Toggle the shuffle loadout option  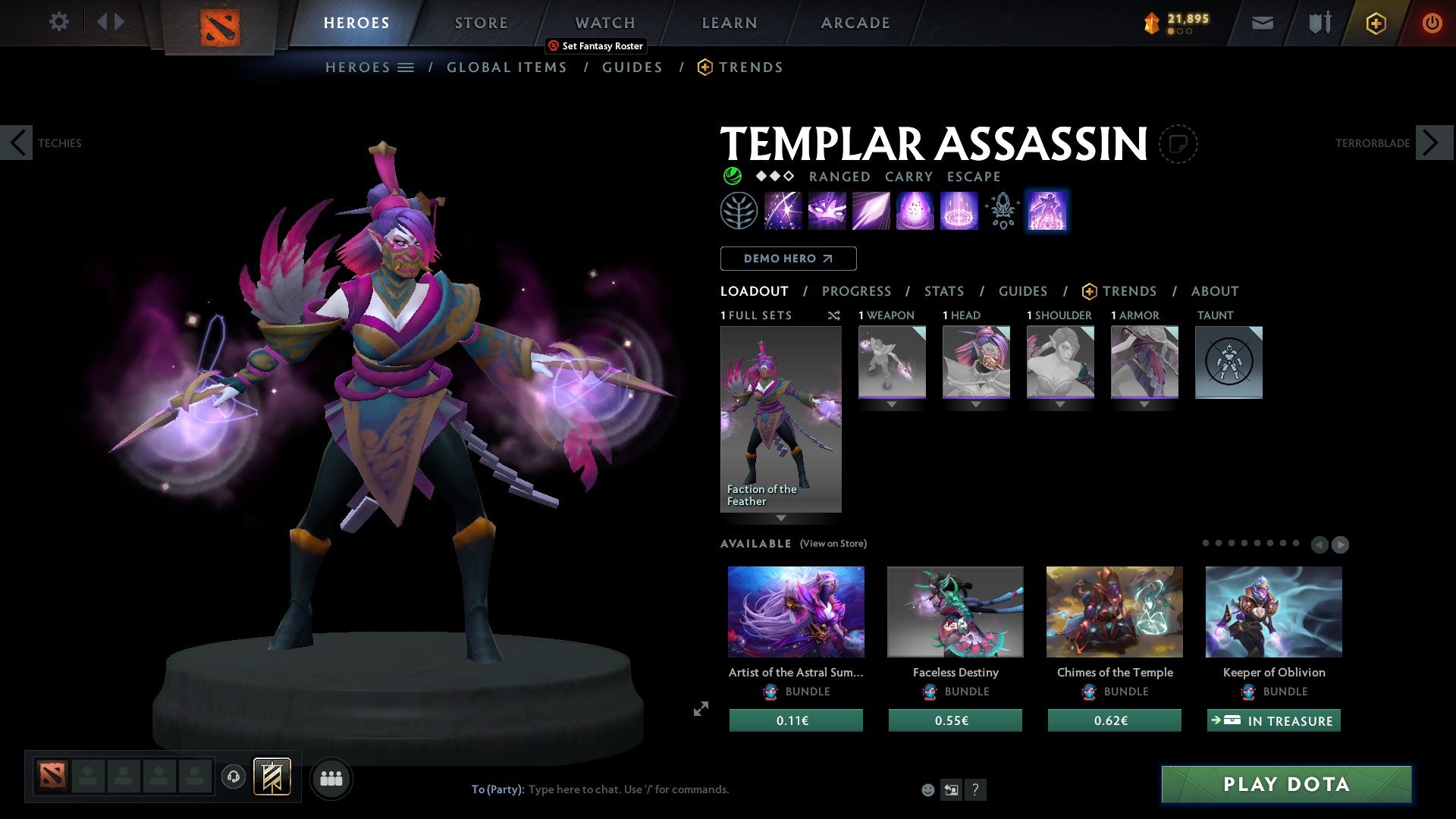pos(834,315)
